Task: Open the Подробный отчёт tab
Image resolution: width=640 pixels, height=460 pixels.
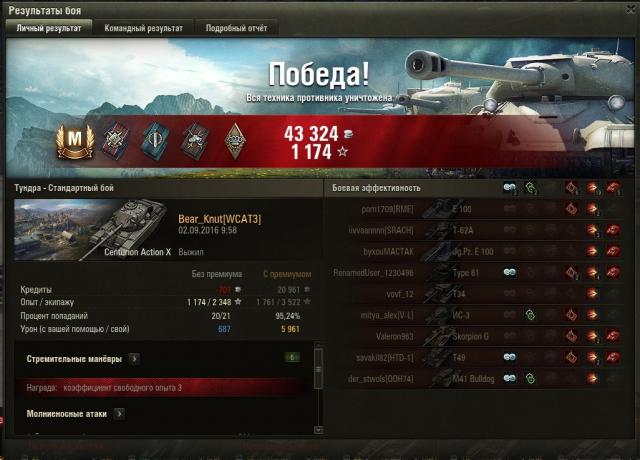Action: point(237,28)
